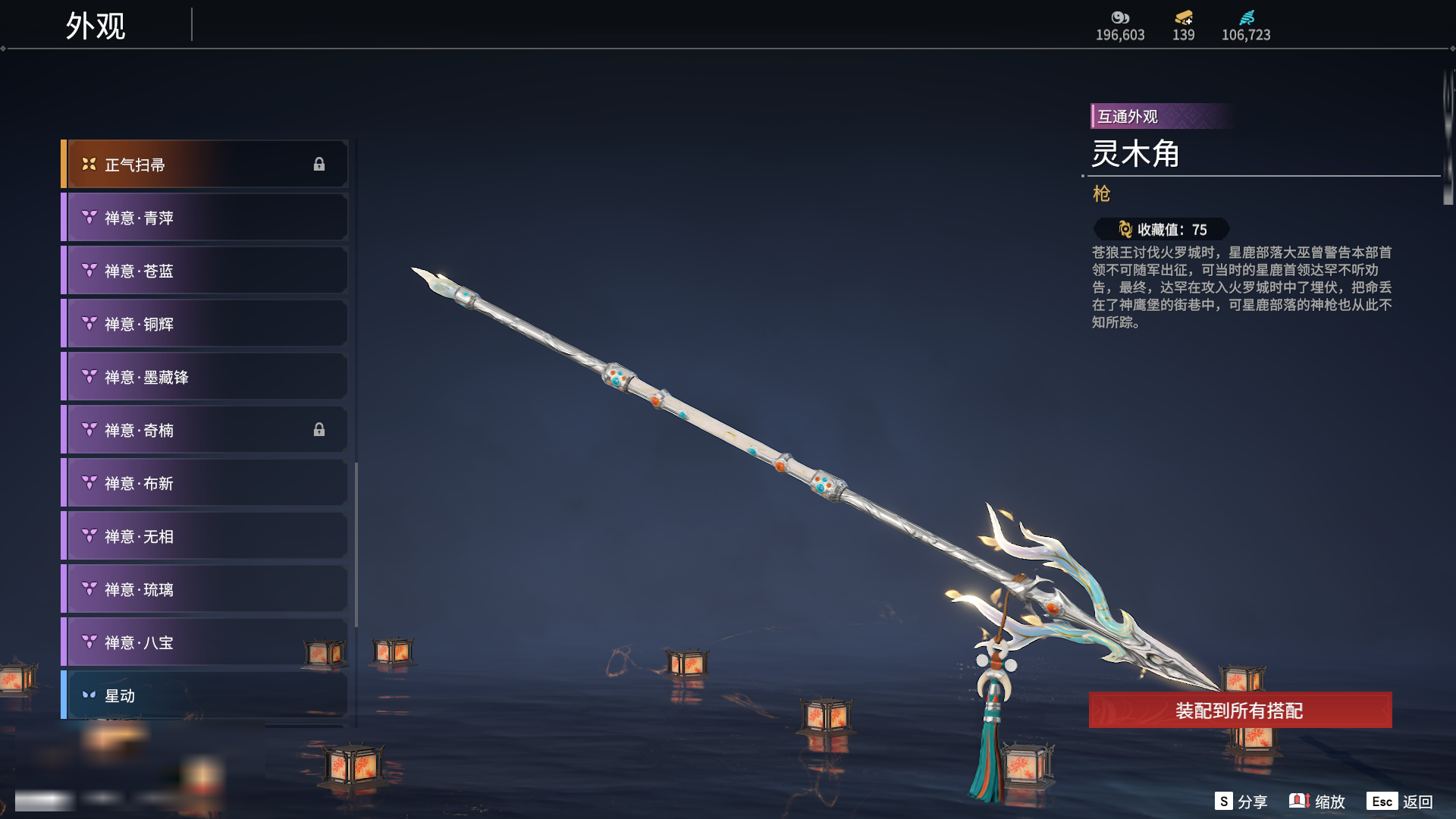Click the gold ingot currency add icon
This screenshot has height=819, width=1456.
click(1184, 17)
